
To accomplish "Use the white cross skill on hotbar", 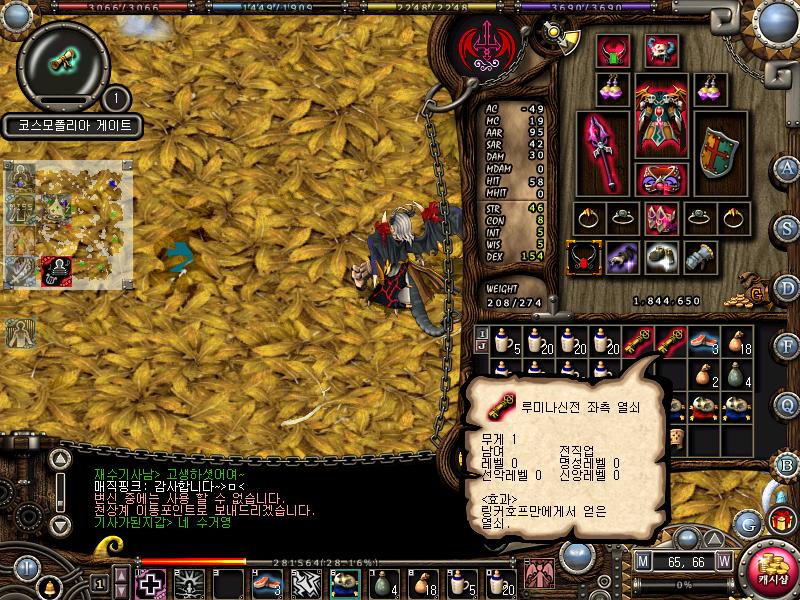I will 151,582.
